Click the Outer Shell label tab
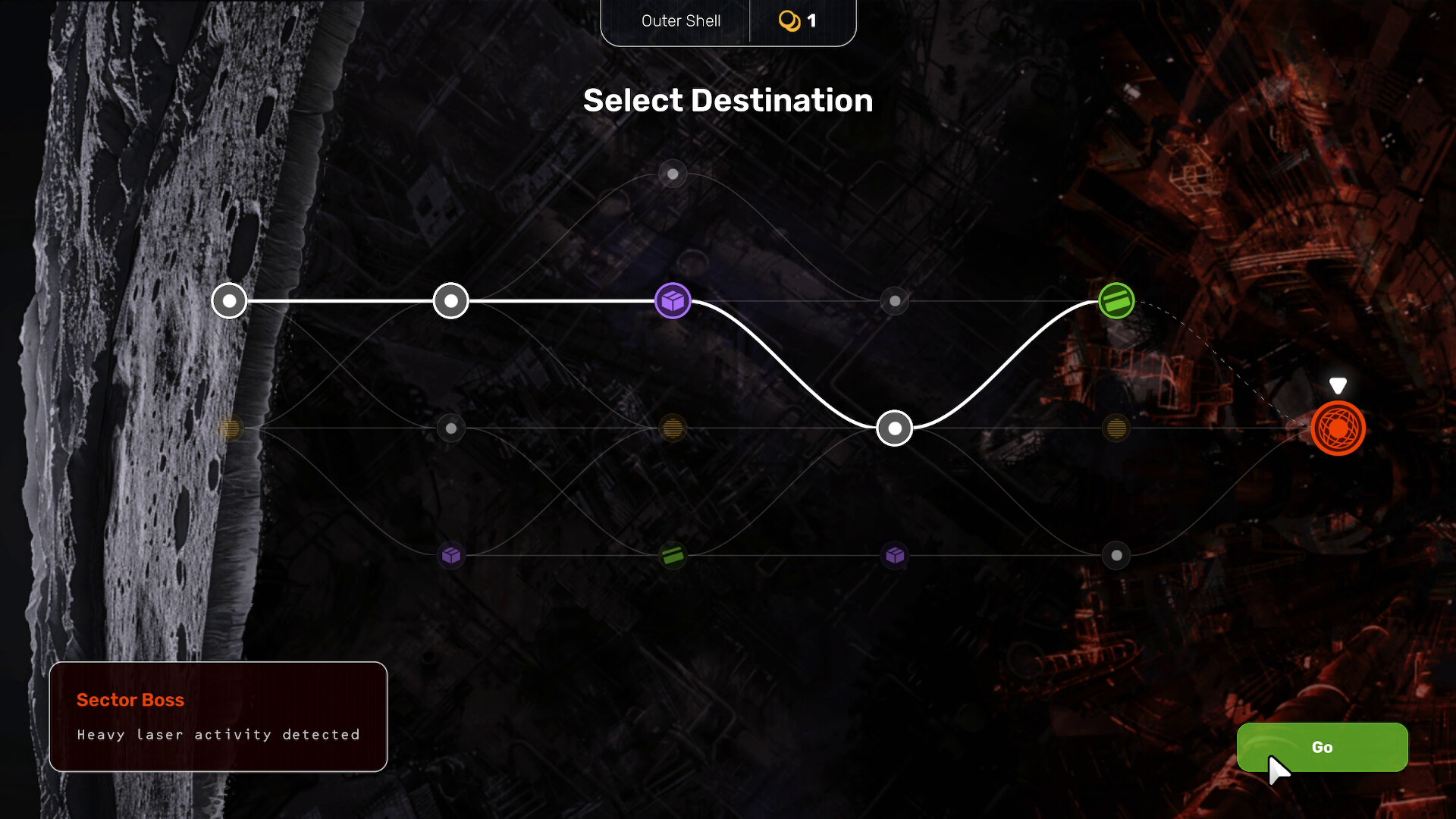 point(680,20)
